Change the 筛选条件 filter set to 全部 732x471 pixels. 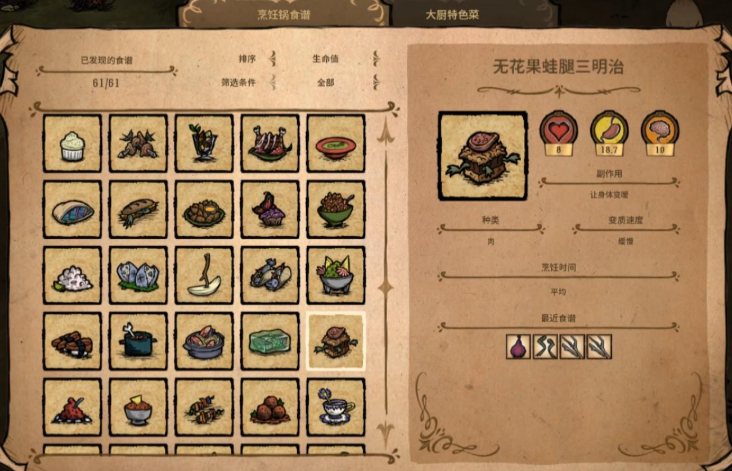[x=323, y=83]
